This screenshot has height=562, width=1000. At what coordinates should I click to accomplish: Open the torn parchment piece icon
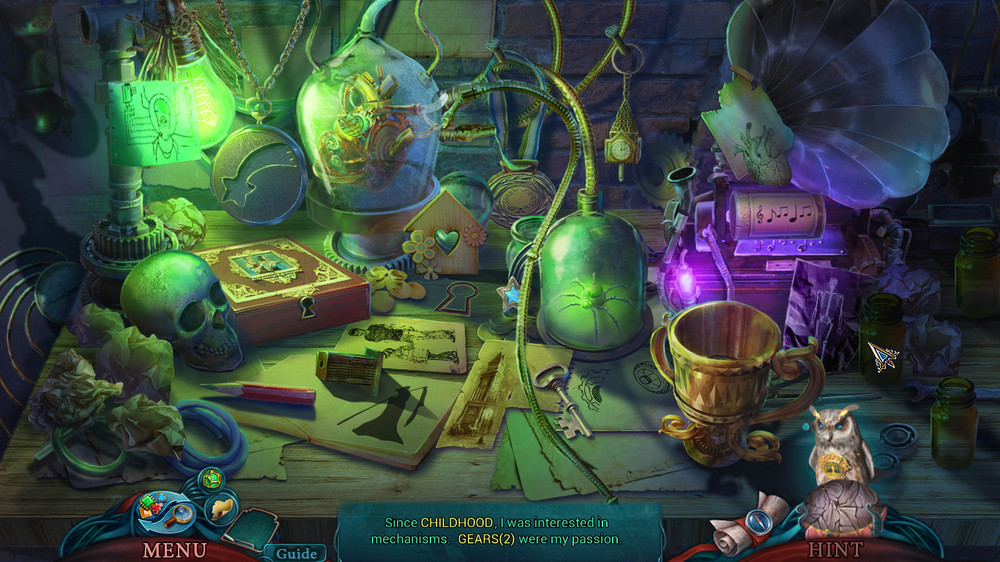(x=221, y=507)
